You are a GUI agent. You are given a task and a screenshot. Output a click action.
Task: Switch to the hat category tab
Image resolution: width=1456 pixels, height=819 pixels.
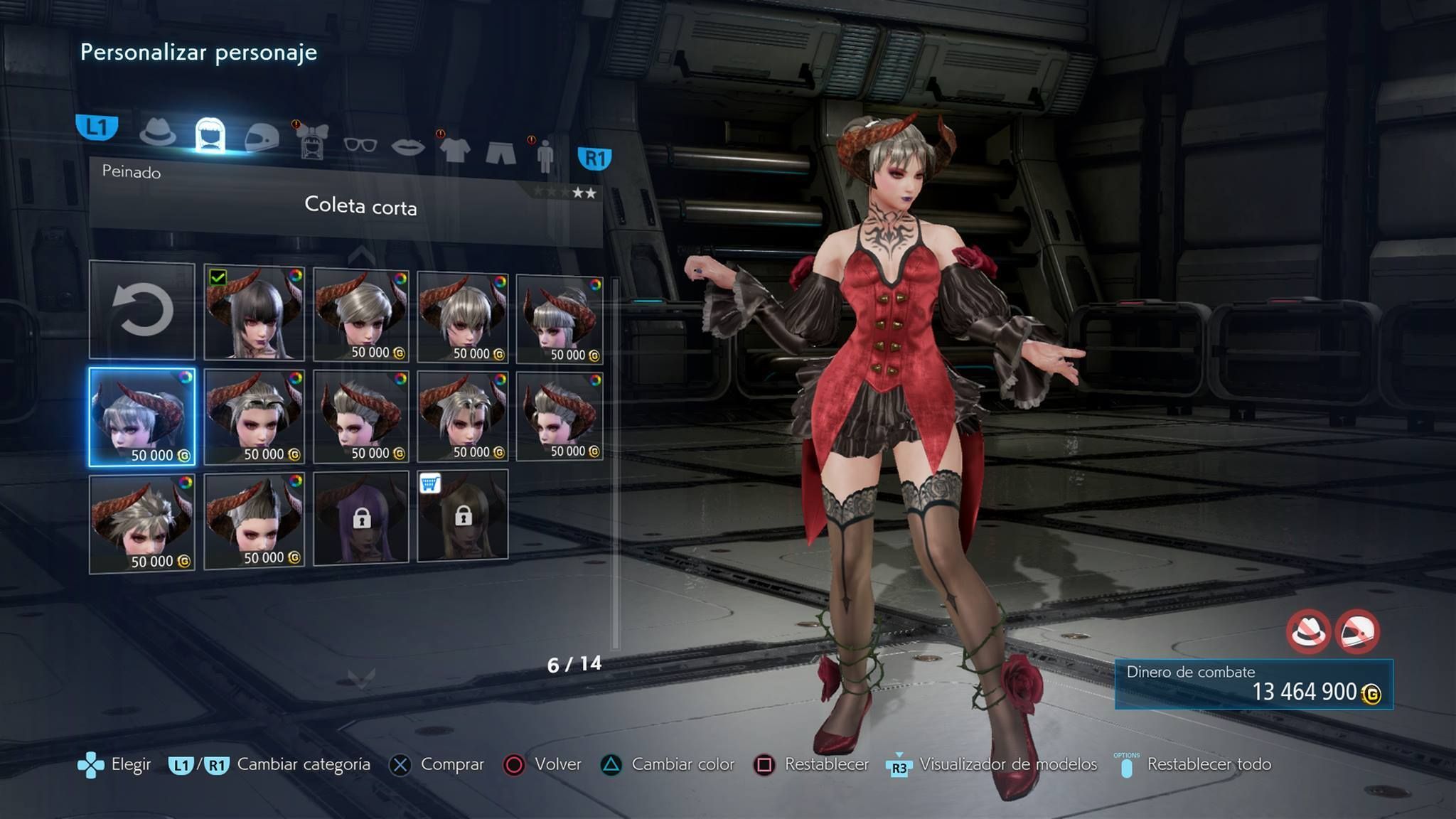pos(158,133)
